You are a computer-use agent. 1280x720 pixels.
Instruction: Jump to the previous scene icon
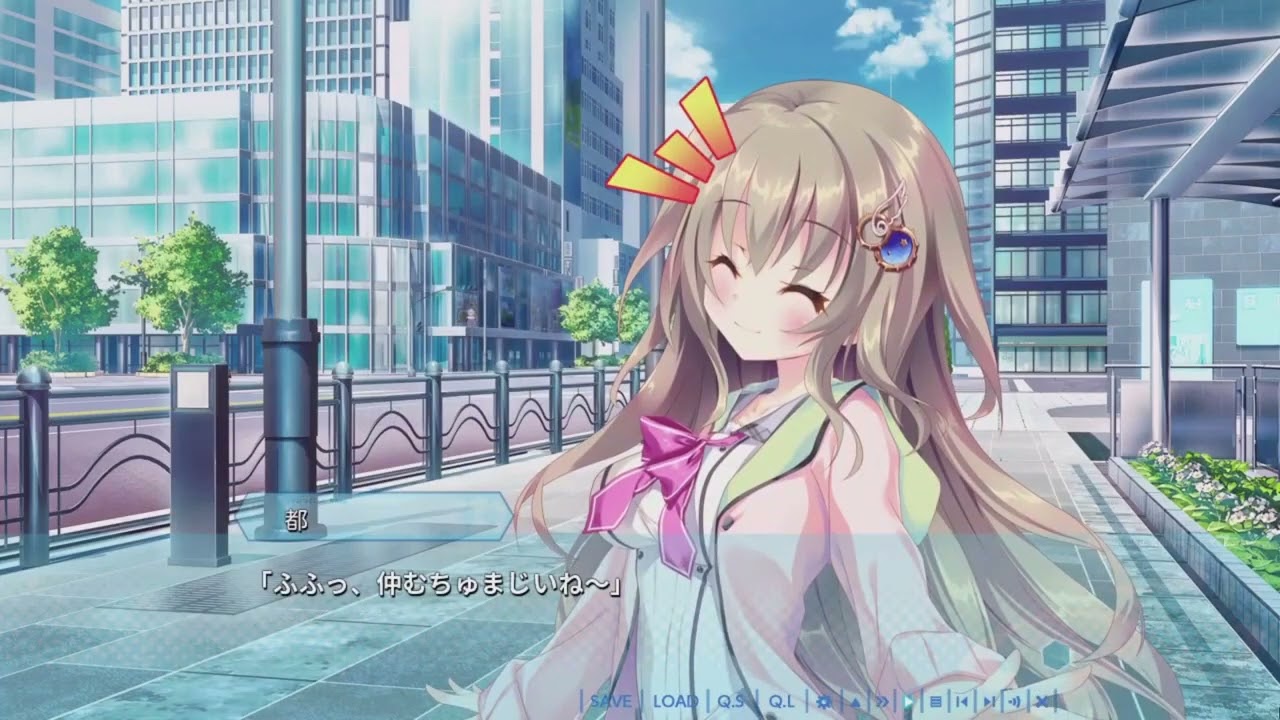click(962, 701)
